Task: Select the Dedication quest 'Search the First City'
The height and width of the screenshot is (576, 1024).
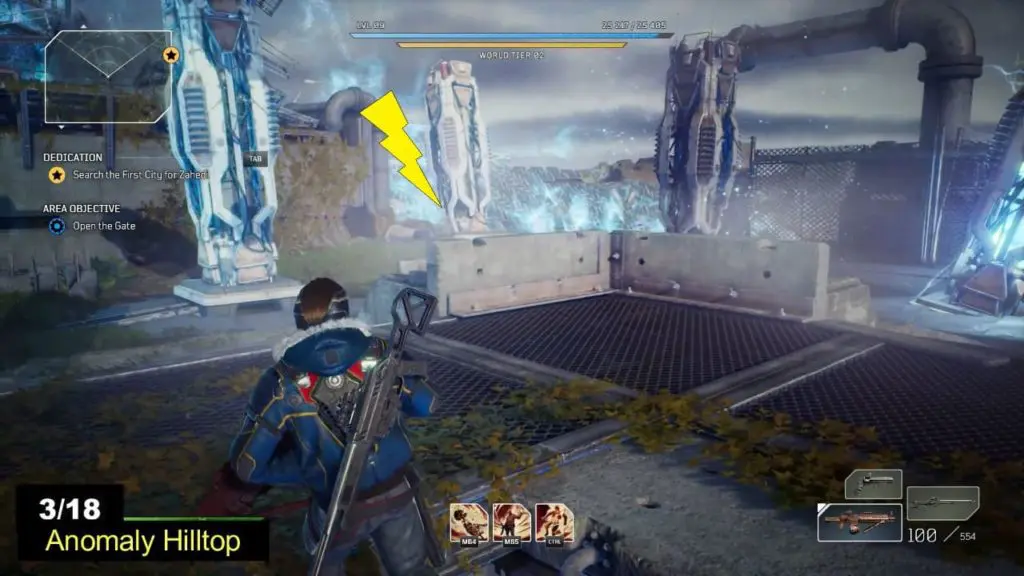Action: pyautogui.click(x=140, y=175)
